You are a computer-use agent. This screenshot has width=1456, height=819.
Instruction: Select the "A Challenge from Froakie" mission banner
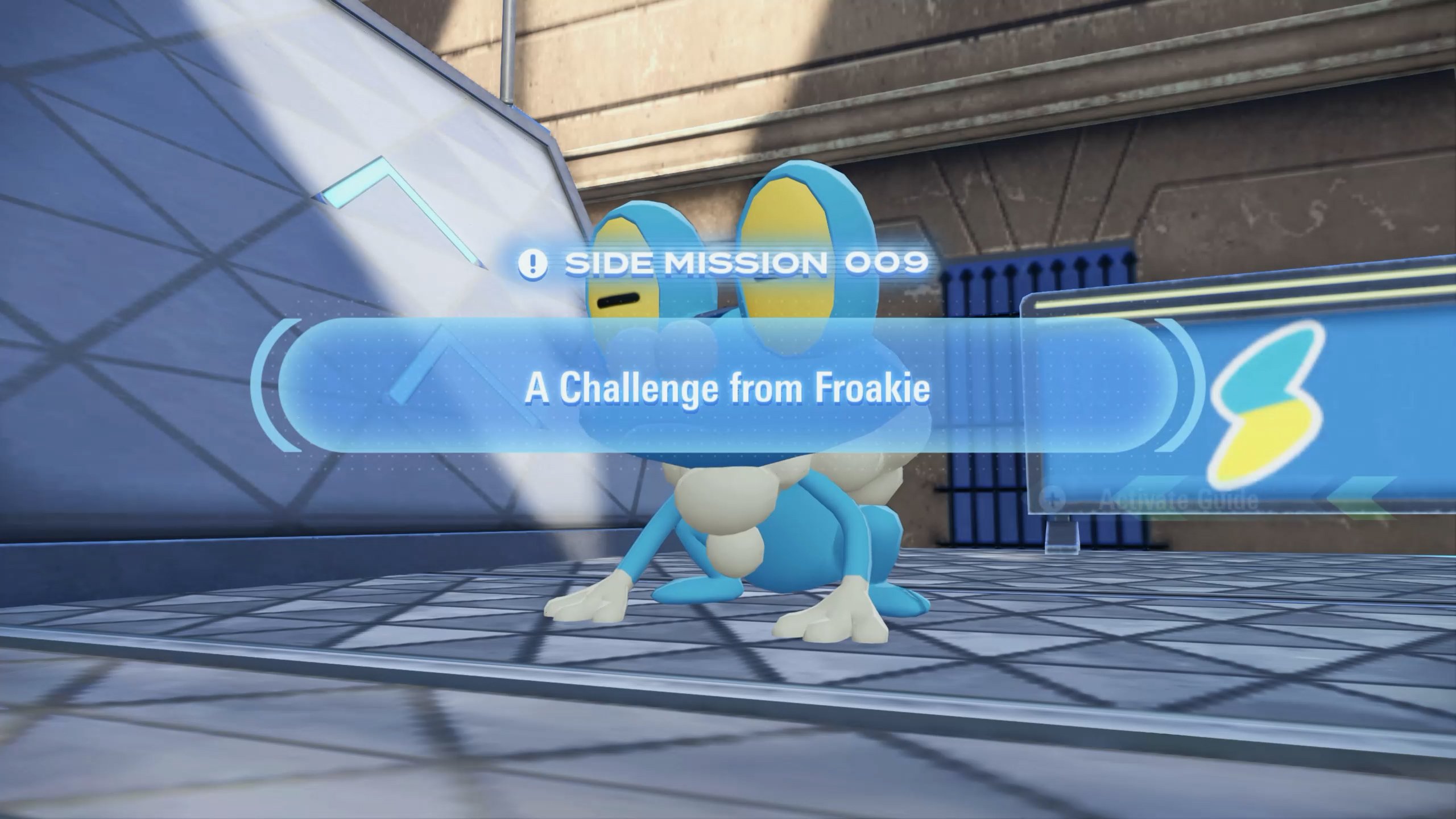[727, 387]
